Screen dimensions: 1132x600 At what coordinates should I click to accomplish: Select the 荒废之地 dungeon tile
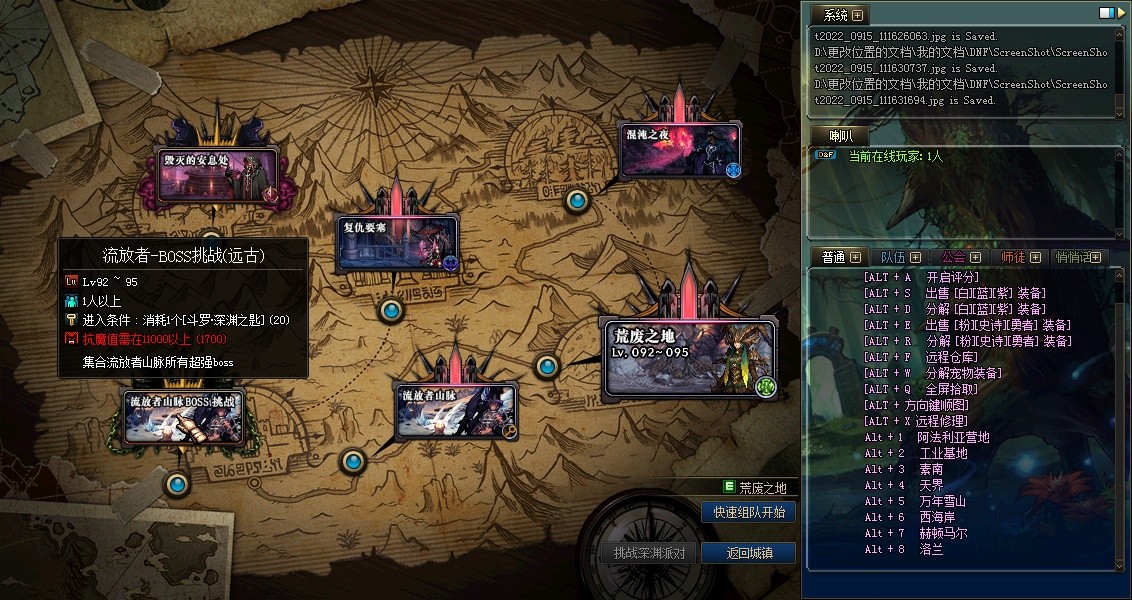689,357
